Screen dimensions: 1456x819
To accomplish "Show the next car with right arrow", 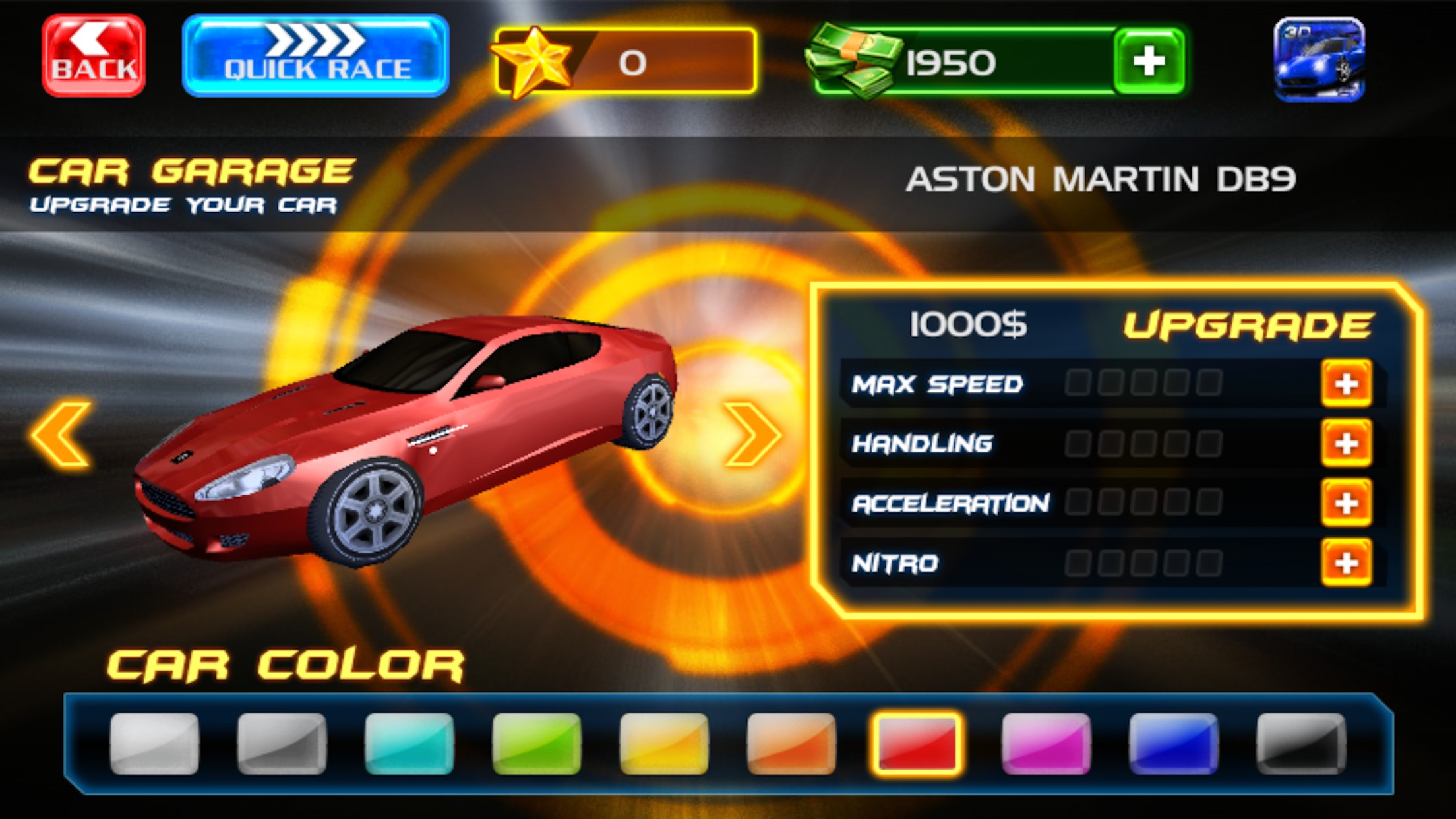I will click(x=752, y=435).
